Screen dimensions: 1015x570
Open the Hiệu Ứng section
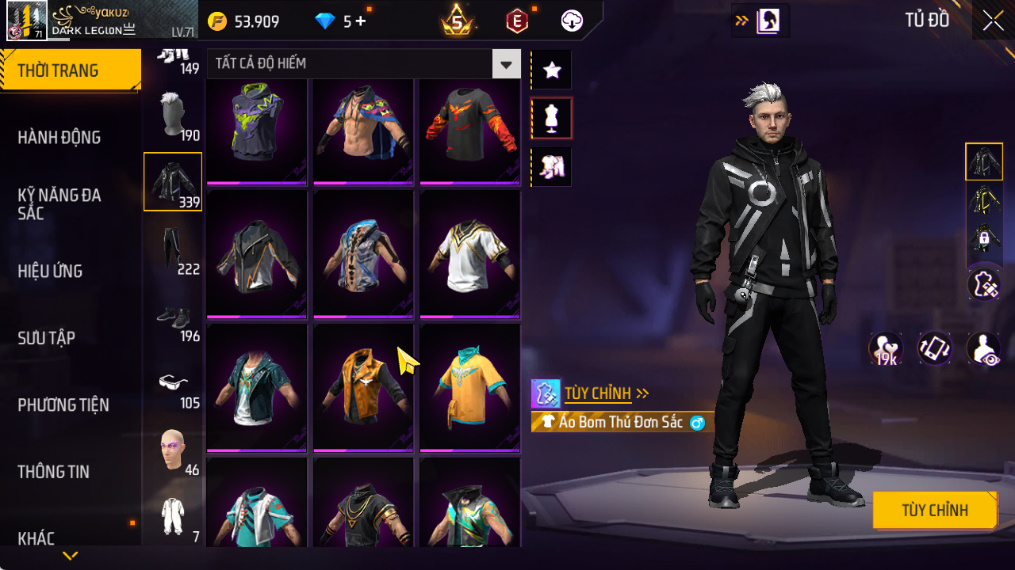click(x=50, y=271)
